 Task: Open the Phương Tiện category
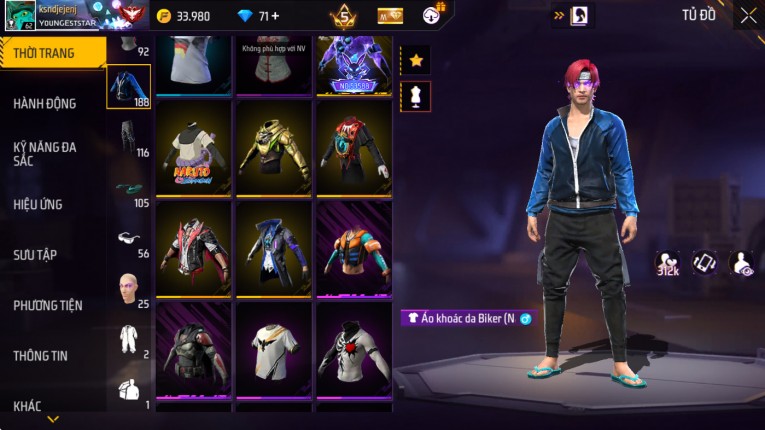[48, 305]
